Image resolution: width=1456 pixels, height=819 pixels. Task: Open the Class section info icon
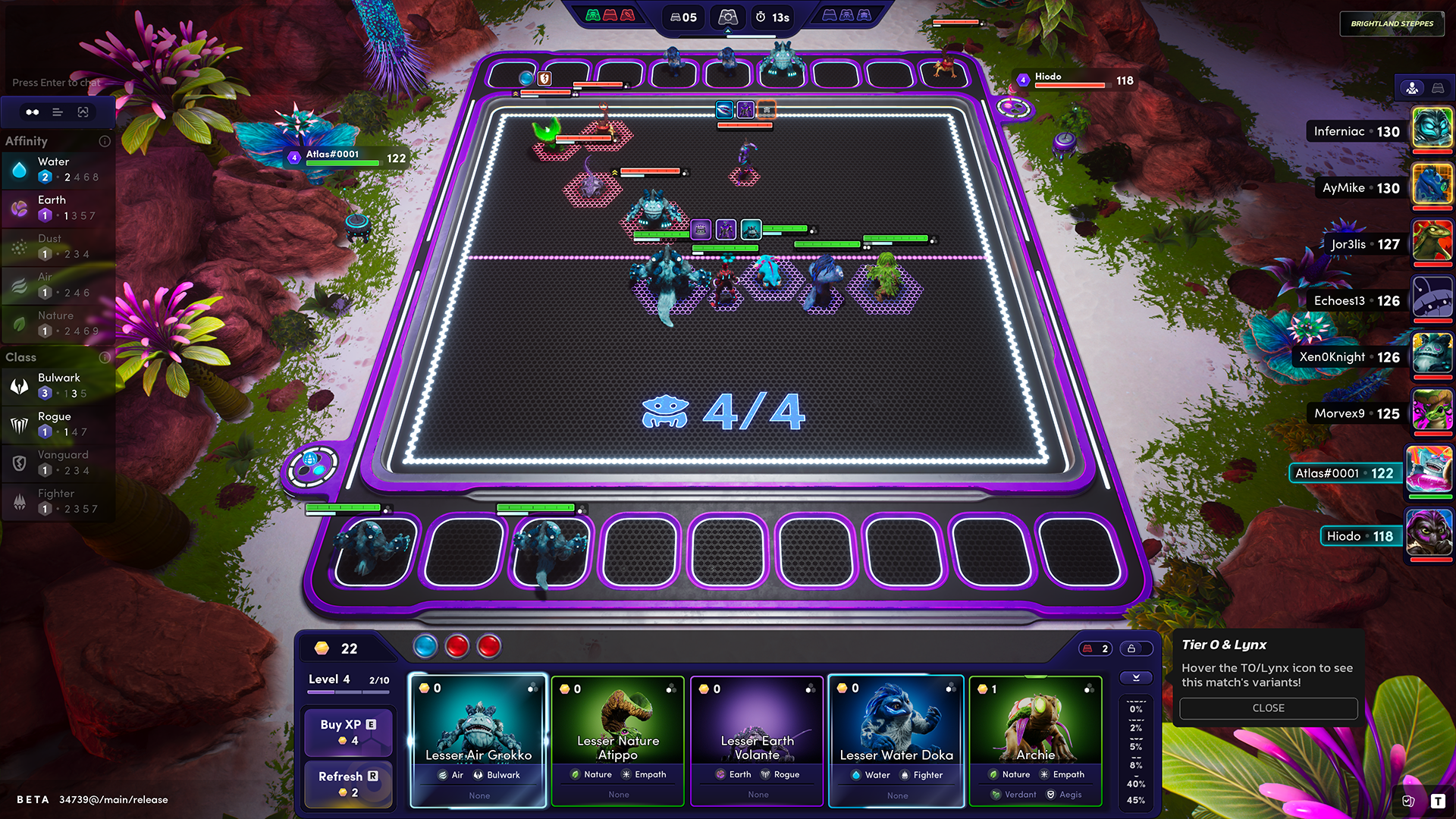tap(105, 357)
